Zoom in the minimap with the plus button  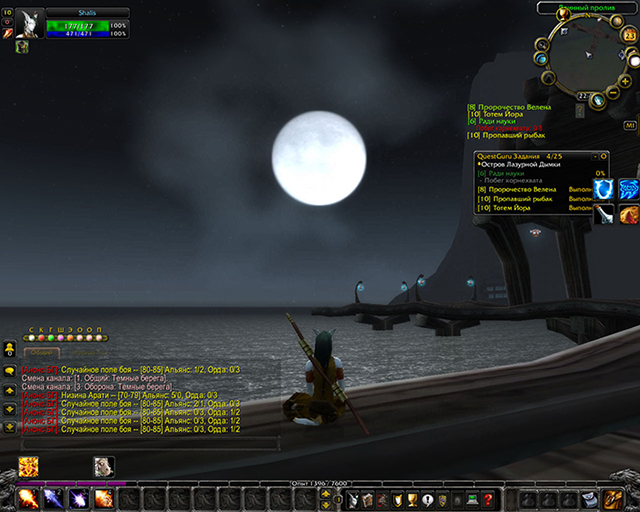625,80
